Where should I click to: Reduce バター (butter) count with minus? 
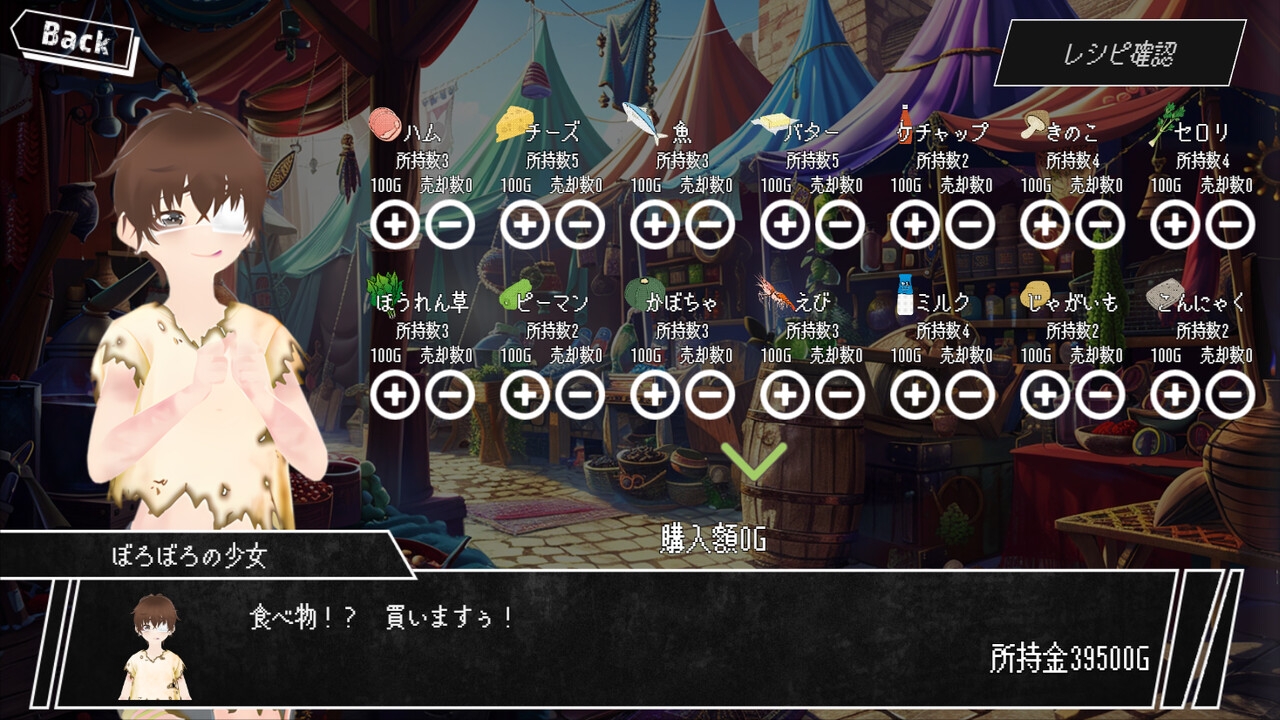tap(840, 225)
